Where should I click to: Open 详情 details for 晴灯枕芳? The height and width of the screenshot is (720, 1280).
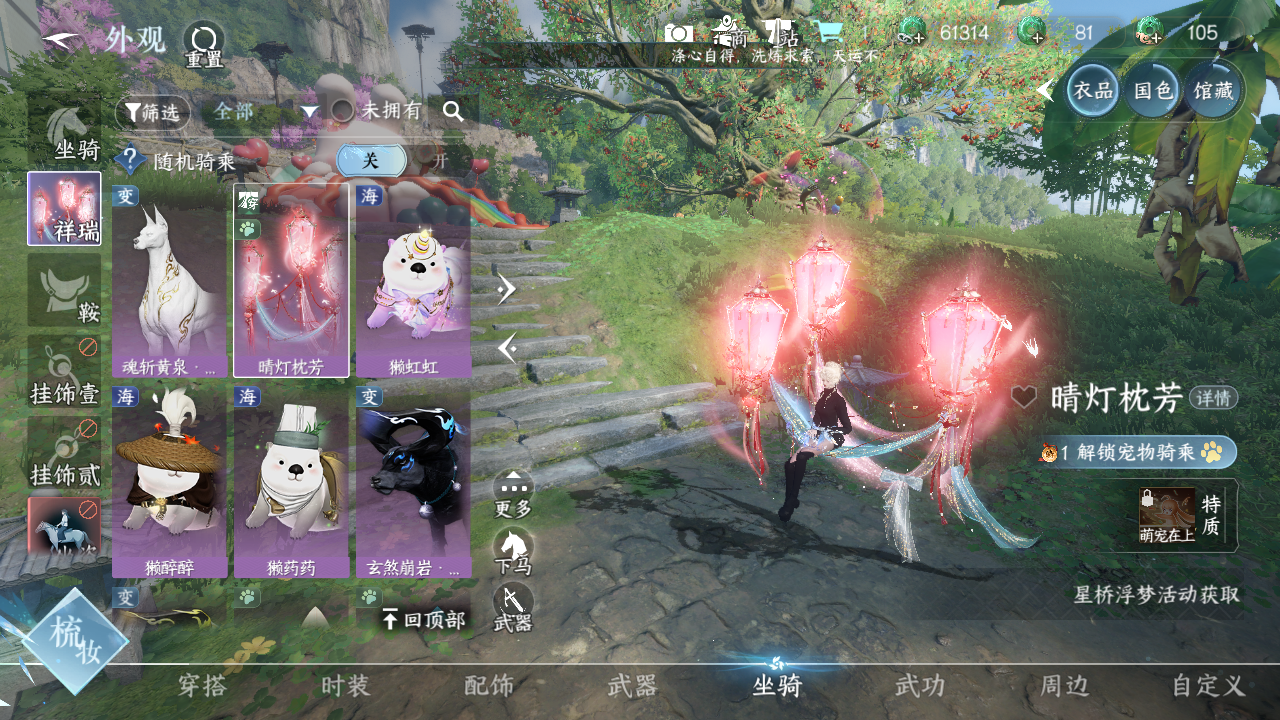point(1213,398)
